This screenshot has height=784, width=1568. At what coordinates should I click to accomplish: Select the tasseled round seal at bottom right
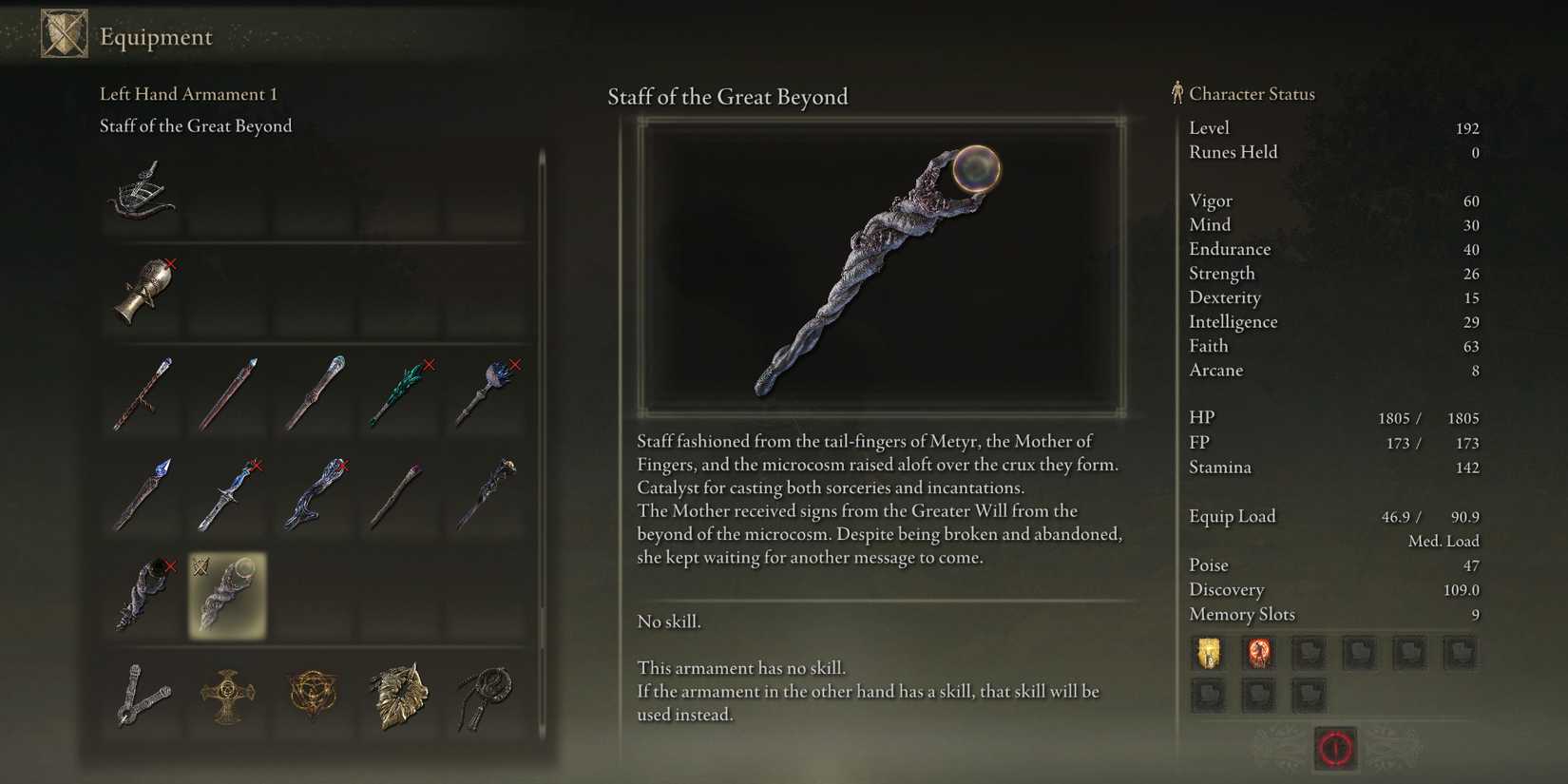click(485, 698)
